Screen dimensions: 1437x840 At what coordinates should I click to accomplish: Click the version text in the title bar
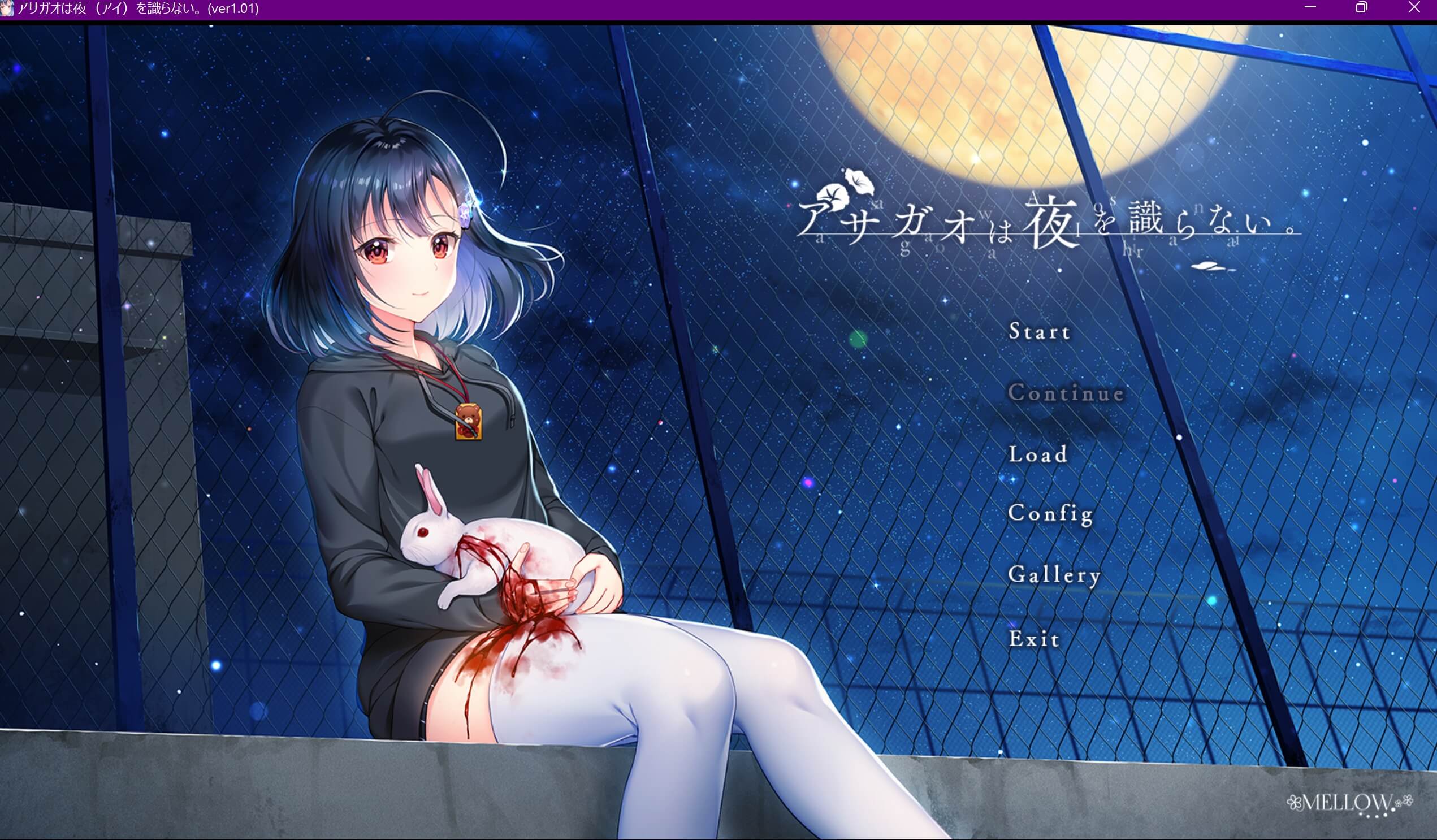(234, 8)
